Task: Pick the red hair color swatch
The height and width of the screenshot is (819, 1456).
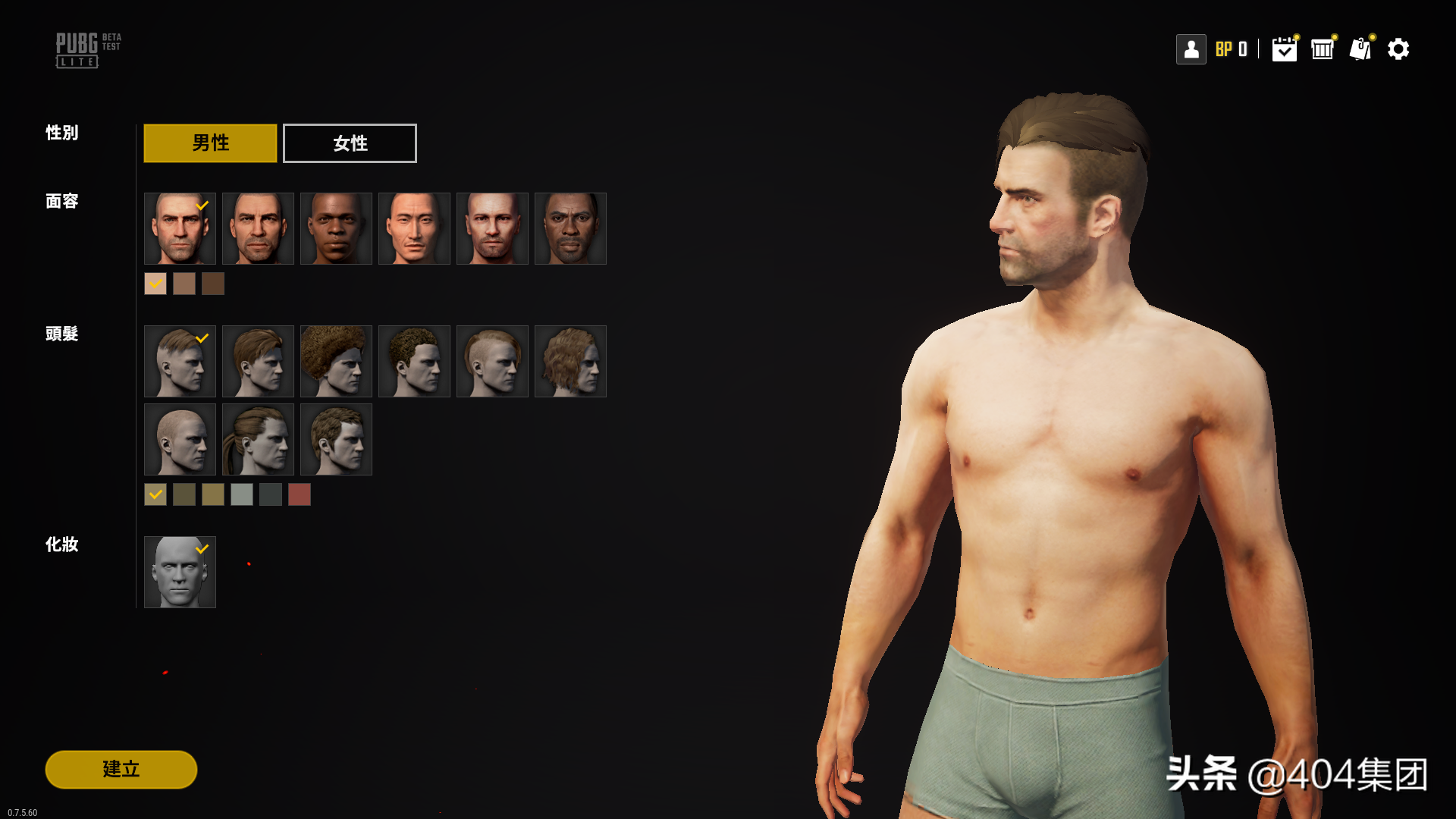Action: [x=300, y=494]
